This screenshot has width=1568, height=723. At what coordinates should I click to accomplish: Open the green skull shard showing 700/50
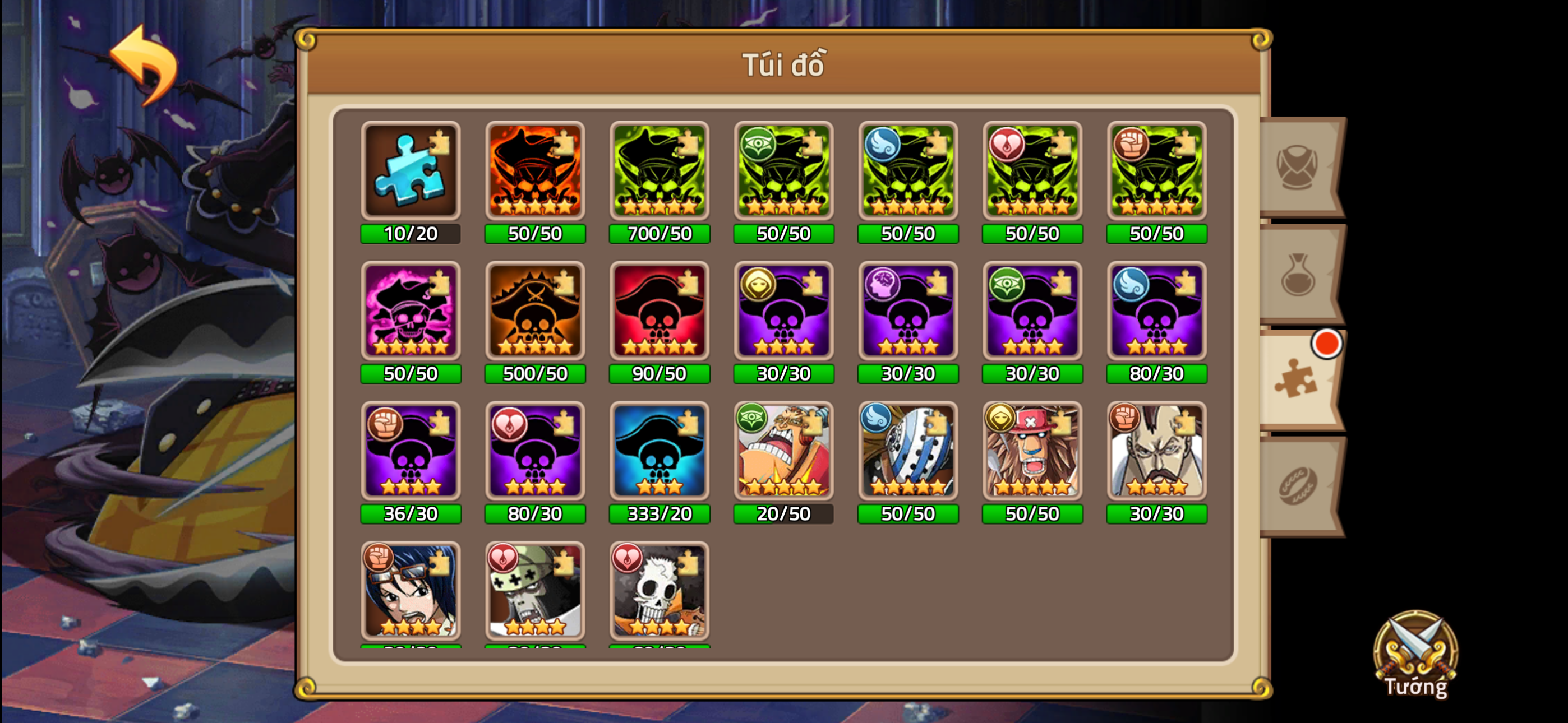[x=659, y=172]
